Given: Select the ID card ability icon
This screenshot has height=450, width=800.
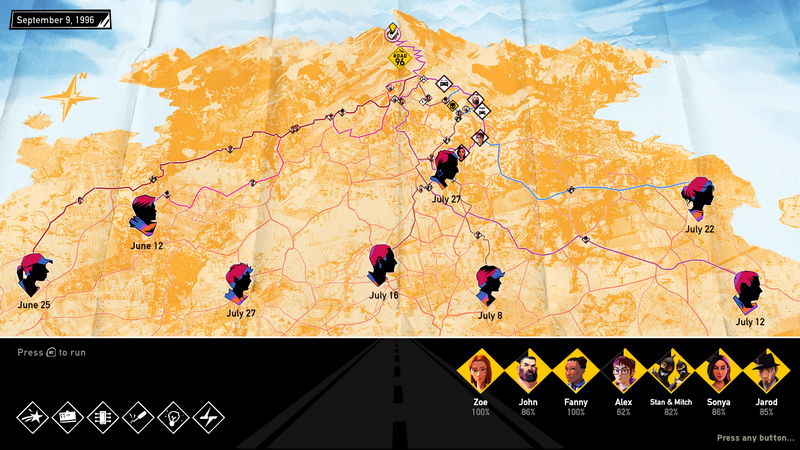Looking at the screenshot, I should pos(69,415).
